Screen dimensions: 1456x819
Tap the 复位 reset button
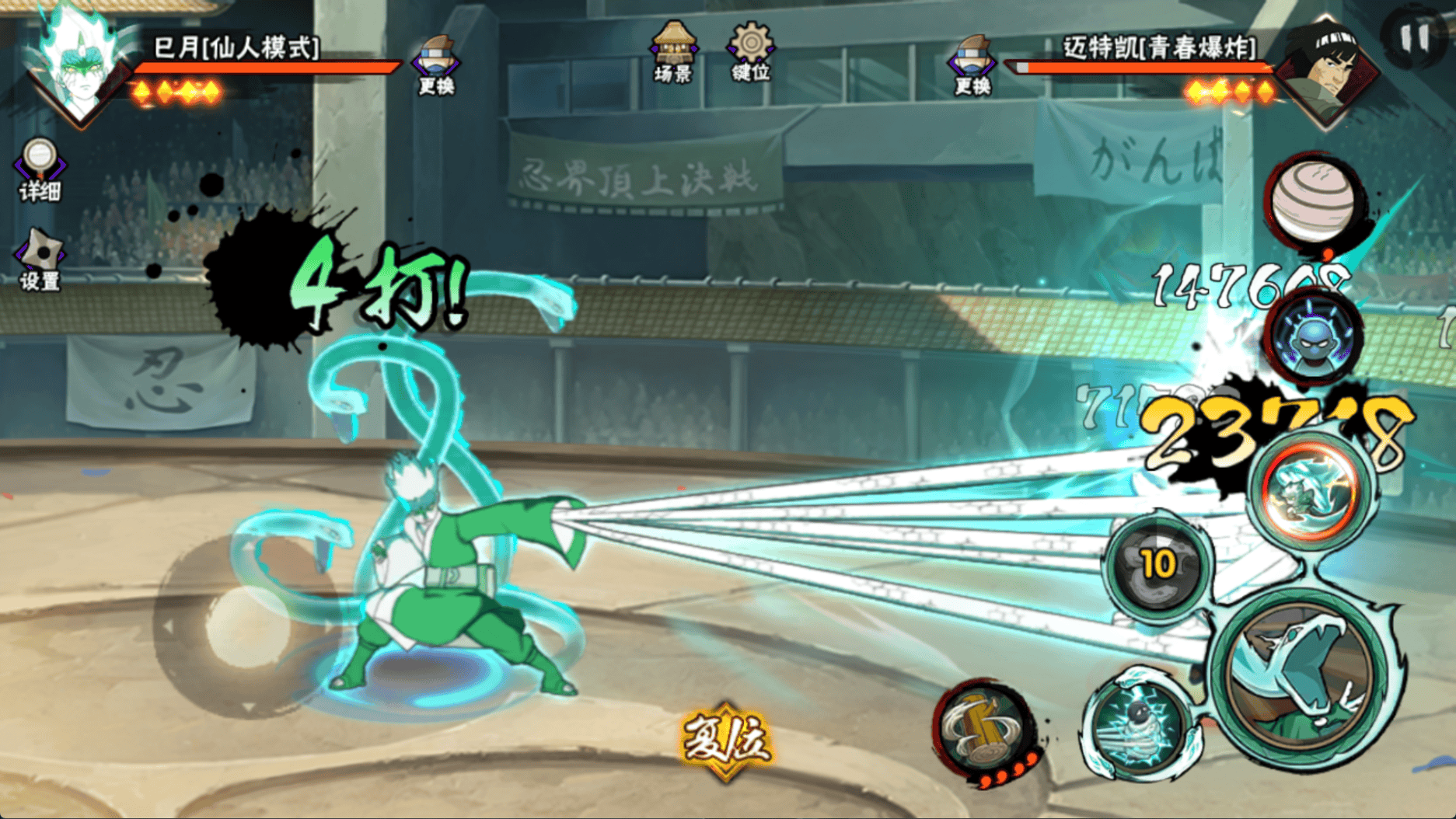click(x=726, y=741)
